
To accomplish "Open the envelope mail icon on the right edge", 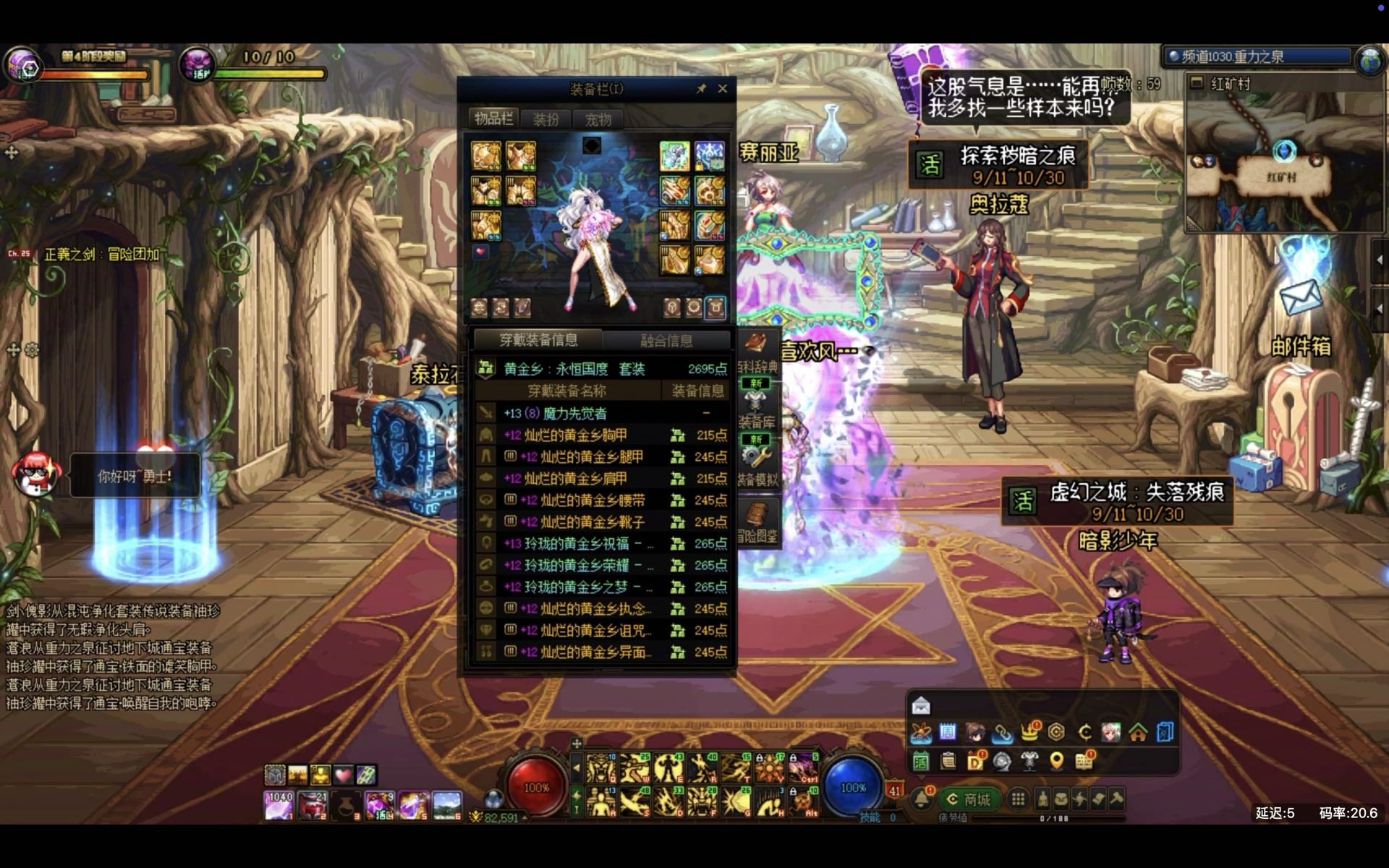I will pos(1299,297).
